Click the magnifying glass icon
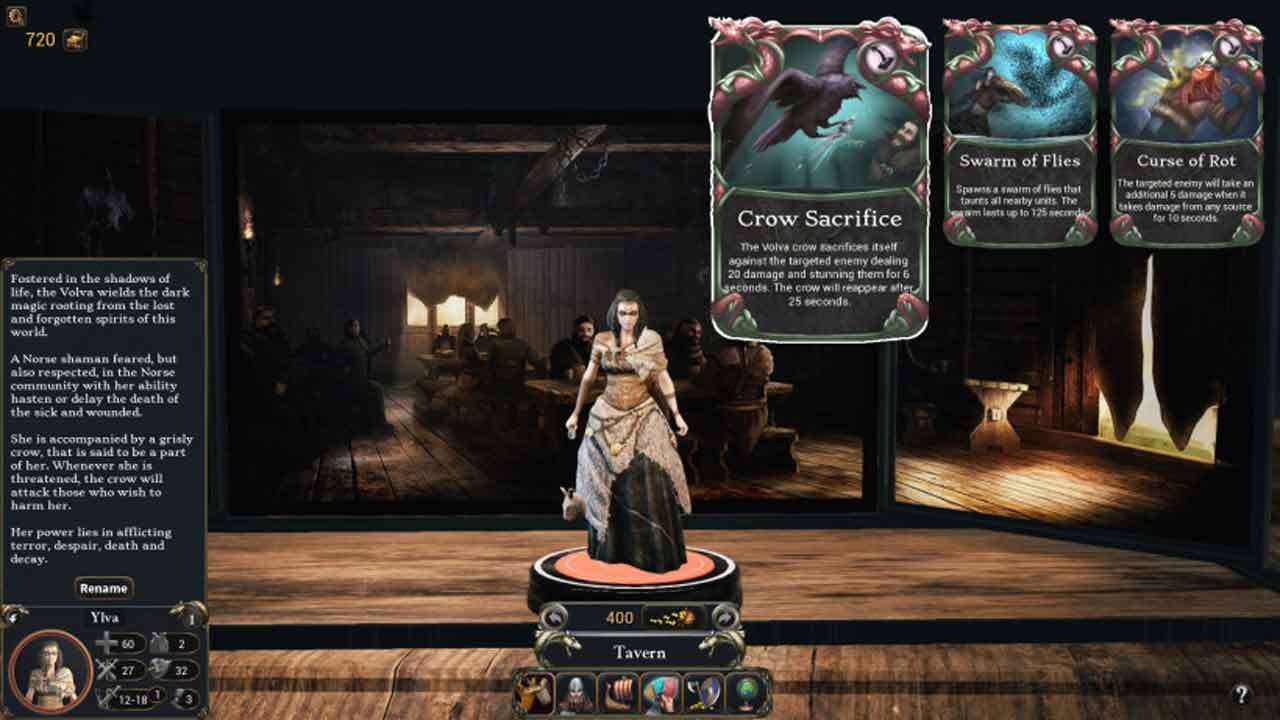 coord(16,15)
